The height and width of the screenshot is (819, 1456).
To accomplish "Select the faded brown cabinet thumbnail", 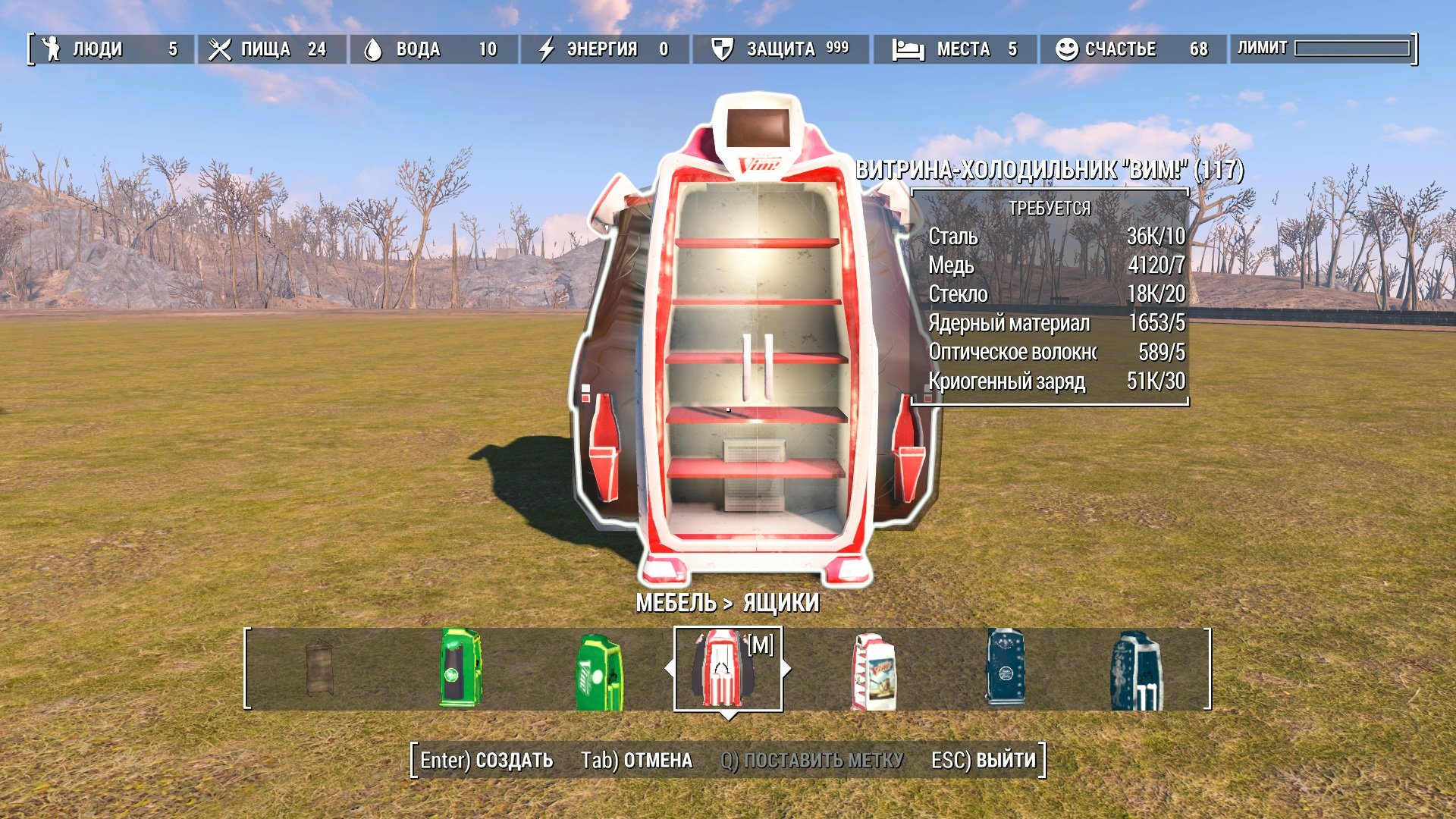I will click(x=319, y=668).
